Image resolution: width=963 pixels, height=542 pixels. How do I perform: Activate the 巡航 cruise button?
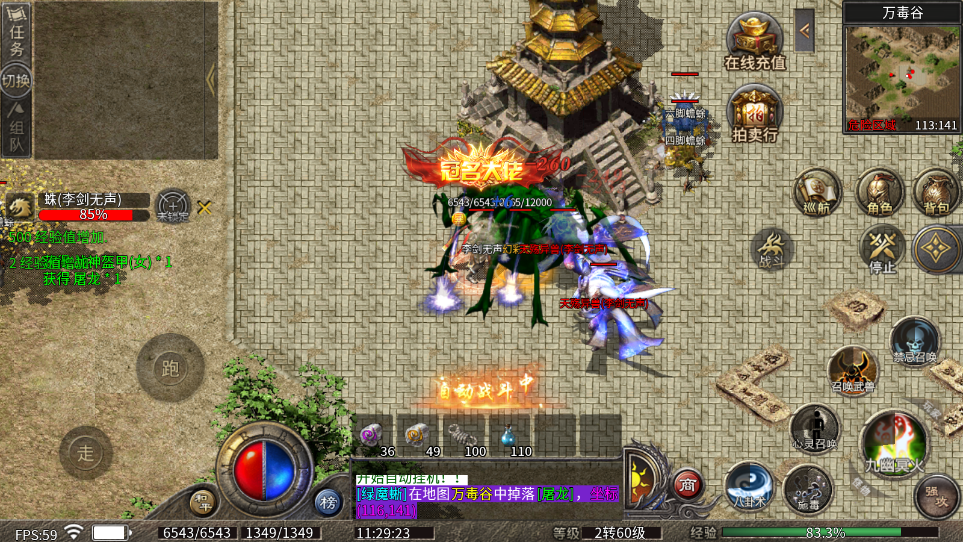pyautogui.click(x=816, y=191)
